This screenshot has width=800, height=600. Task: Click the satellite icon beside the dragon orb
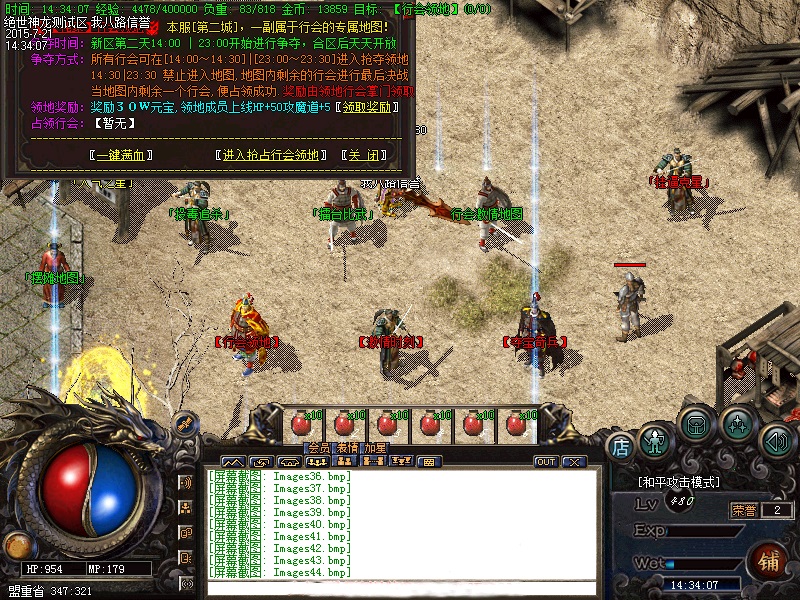[x=185, y=424]
